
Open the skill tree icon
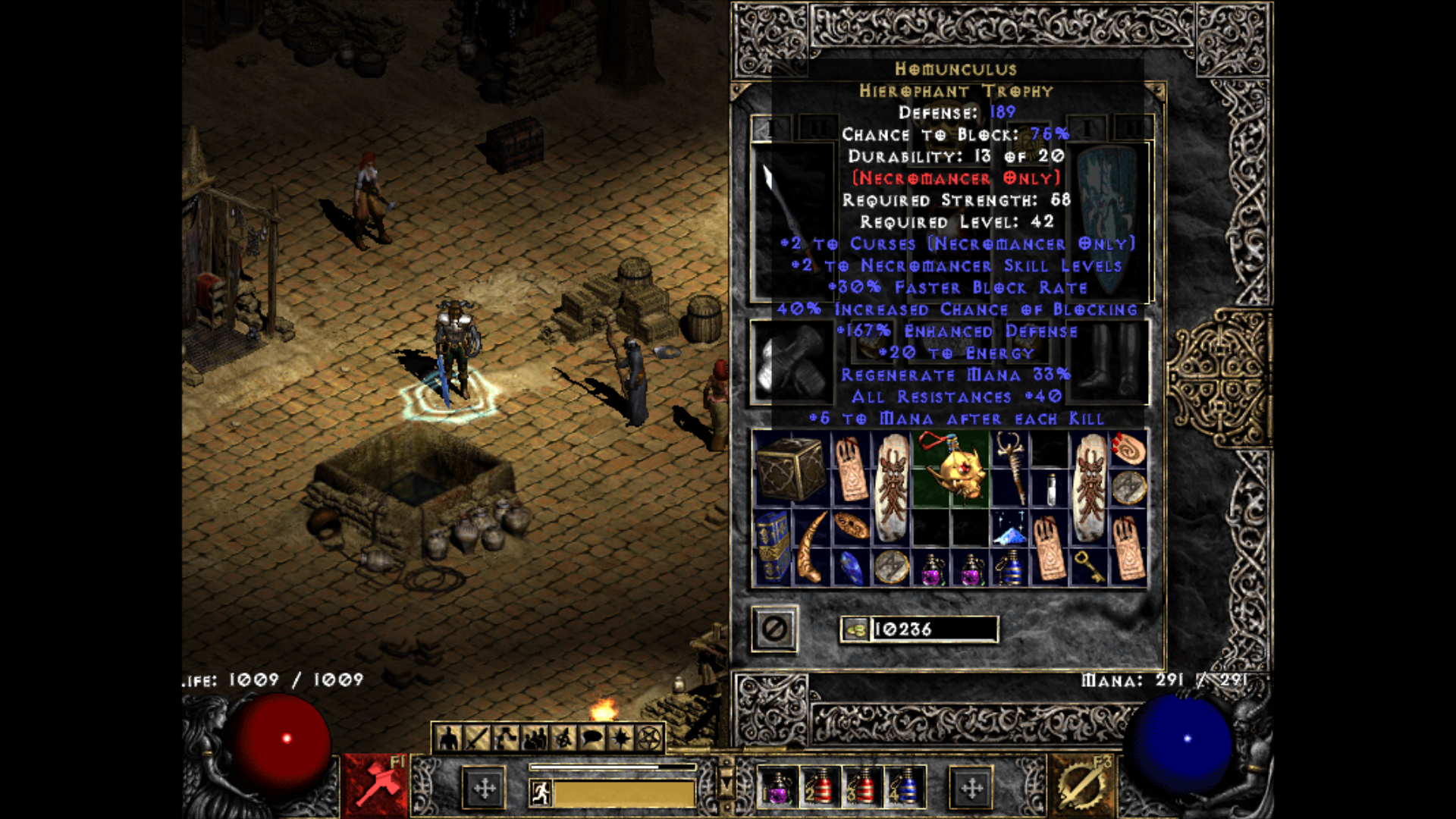pos(504,738)
